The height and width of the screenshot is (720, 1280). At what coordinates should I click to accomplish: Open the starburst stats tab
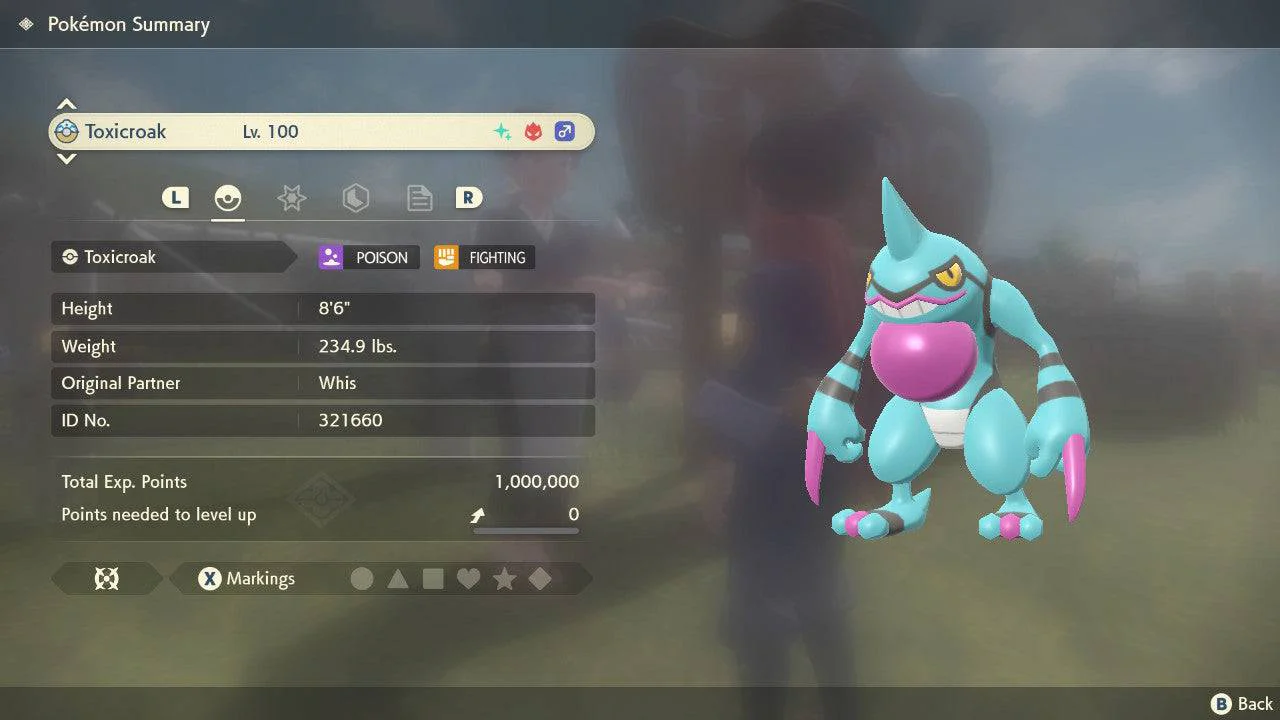point(291,198)
